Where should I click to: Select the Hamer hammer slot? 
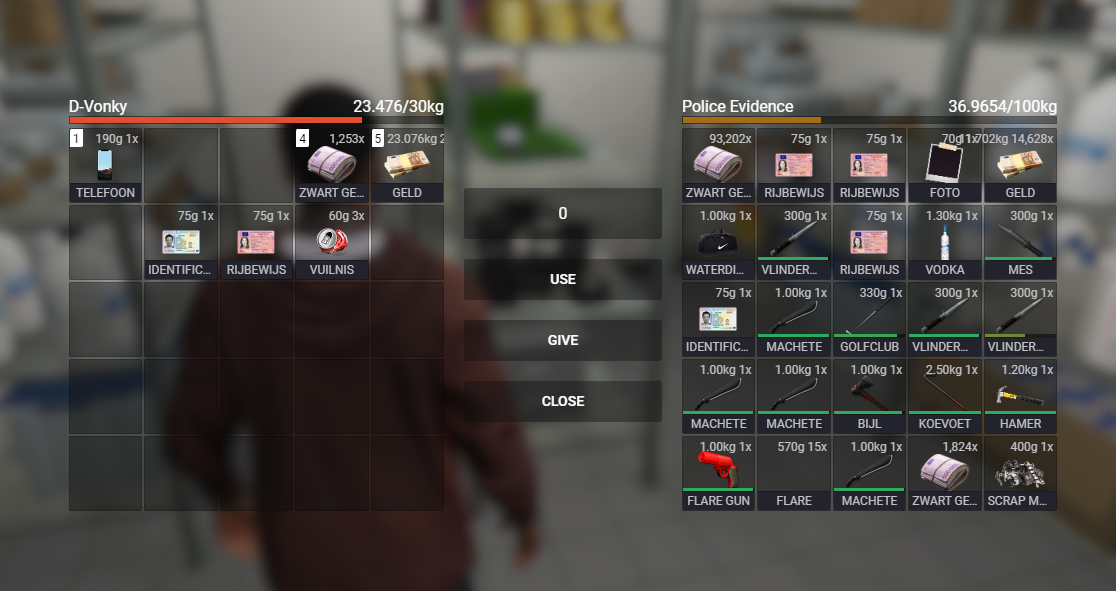[x=1020, y=396]
